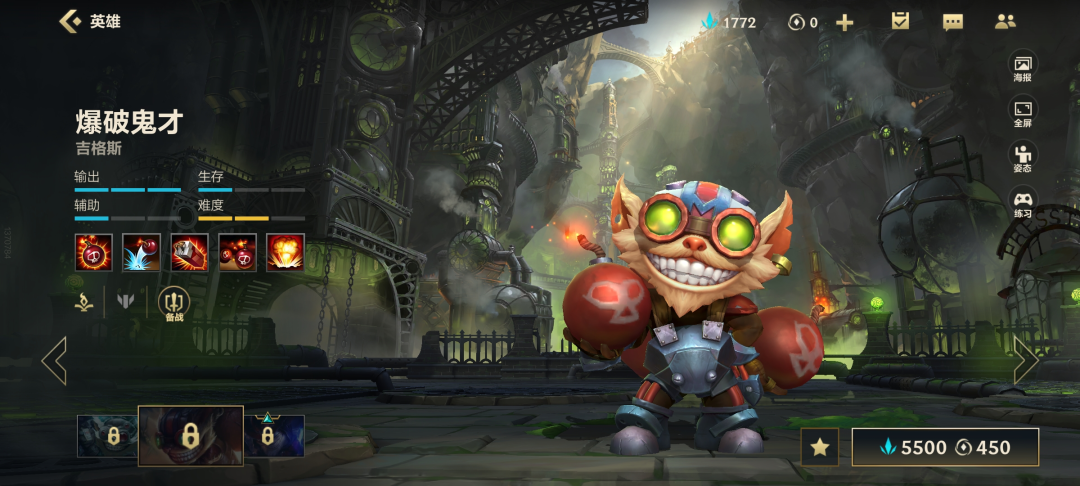Check the cluster of skull bombs ability
This screenshot has height=486, width=1080.
(x=237, y=252)
